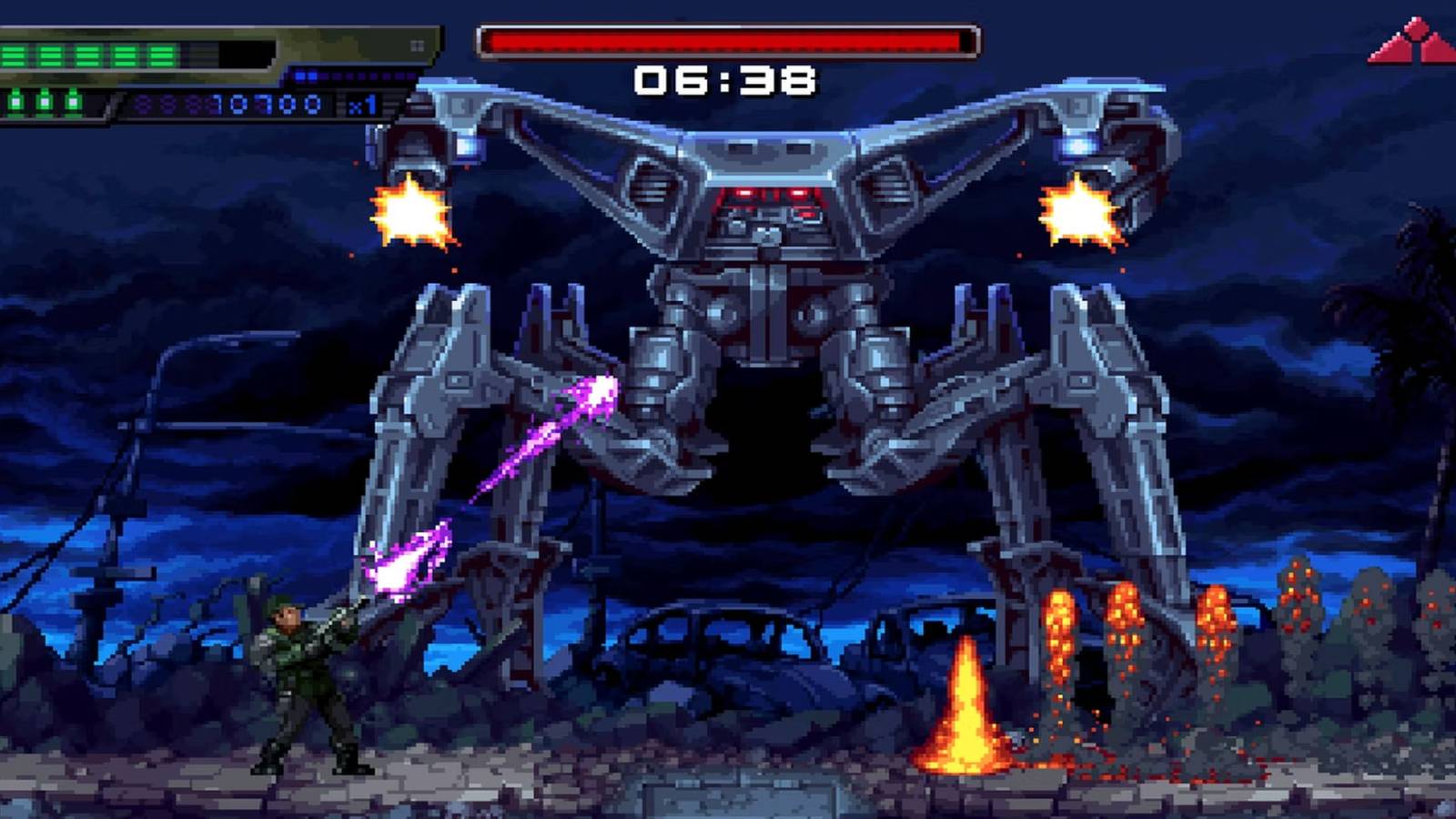Click the purple plasma projectile in flight

tap(596, 396)
